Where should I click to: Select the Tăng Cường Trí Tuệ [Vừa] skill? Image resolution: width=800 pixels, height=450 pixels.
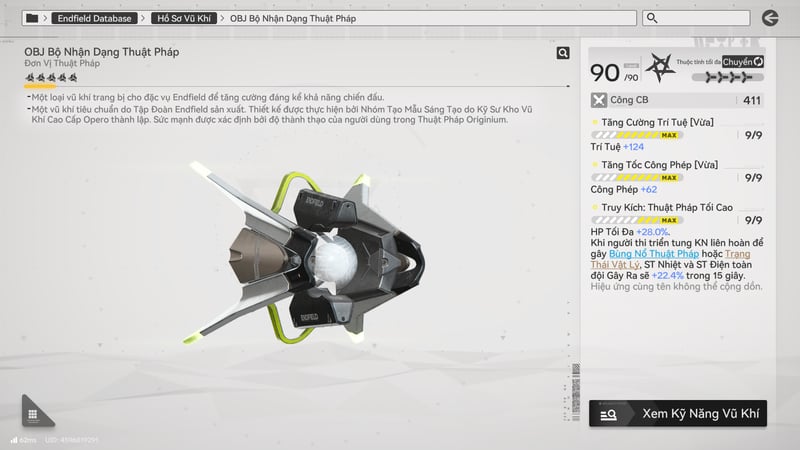click(x=652, y=122)
